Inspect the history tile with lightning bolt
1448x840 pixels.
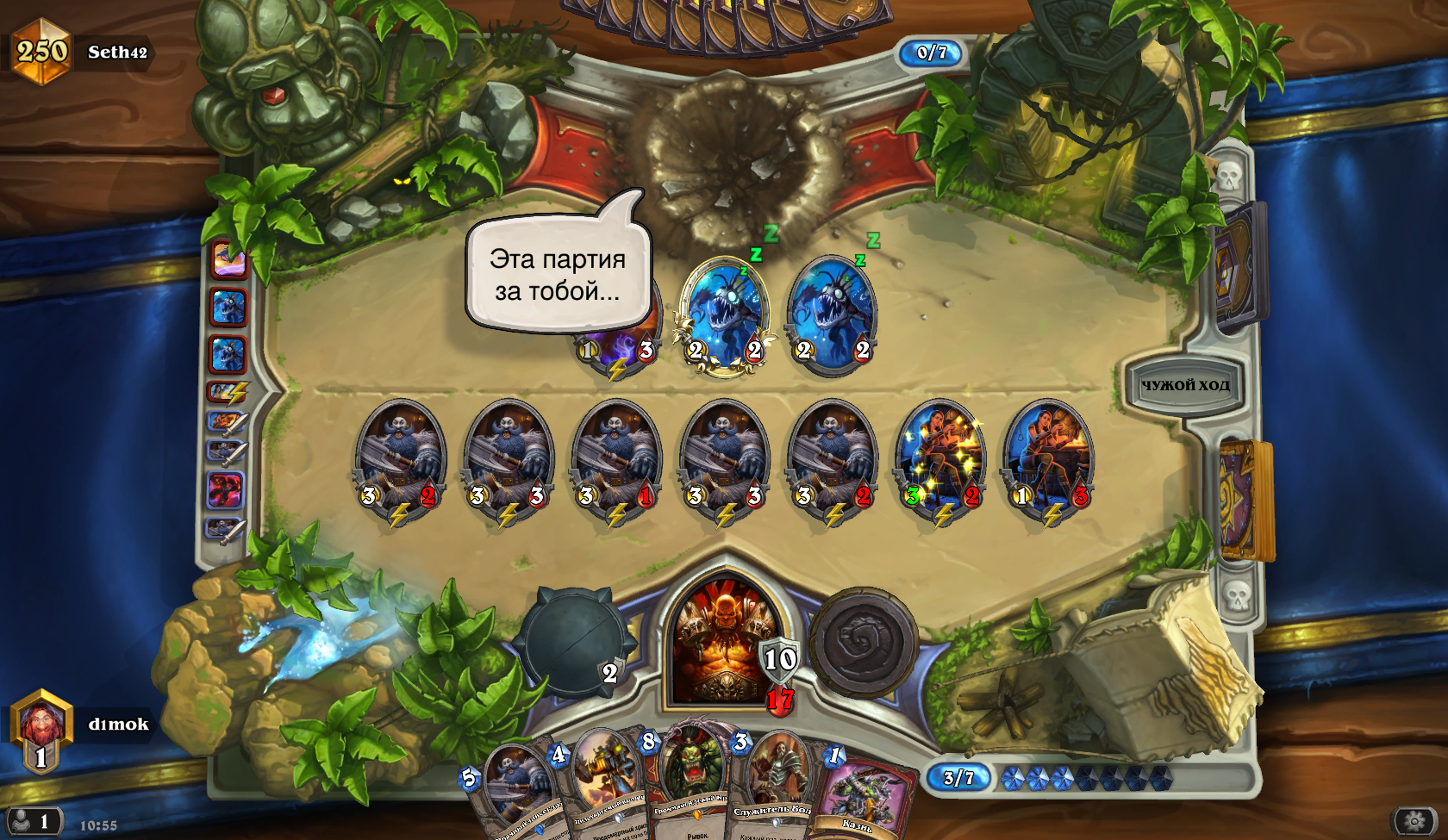[228, 393]
